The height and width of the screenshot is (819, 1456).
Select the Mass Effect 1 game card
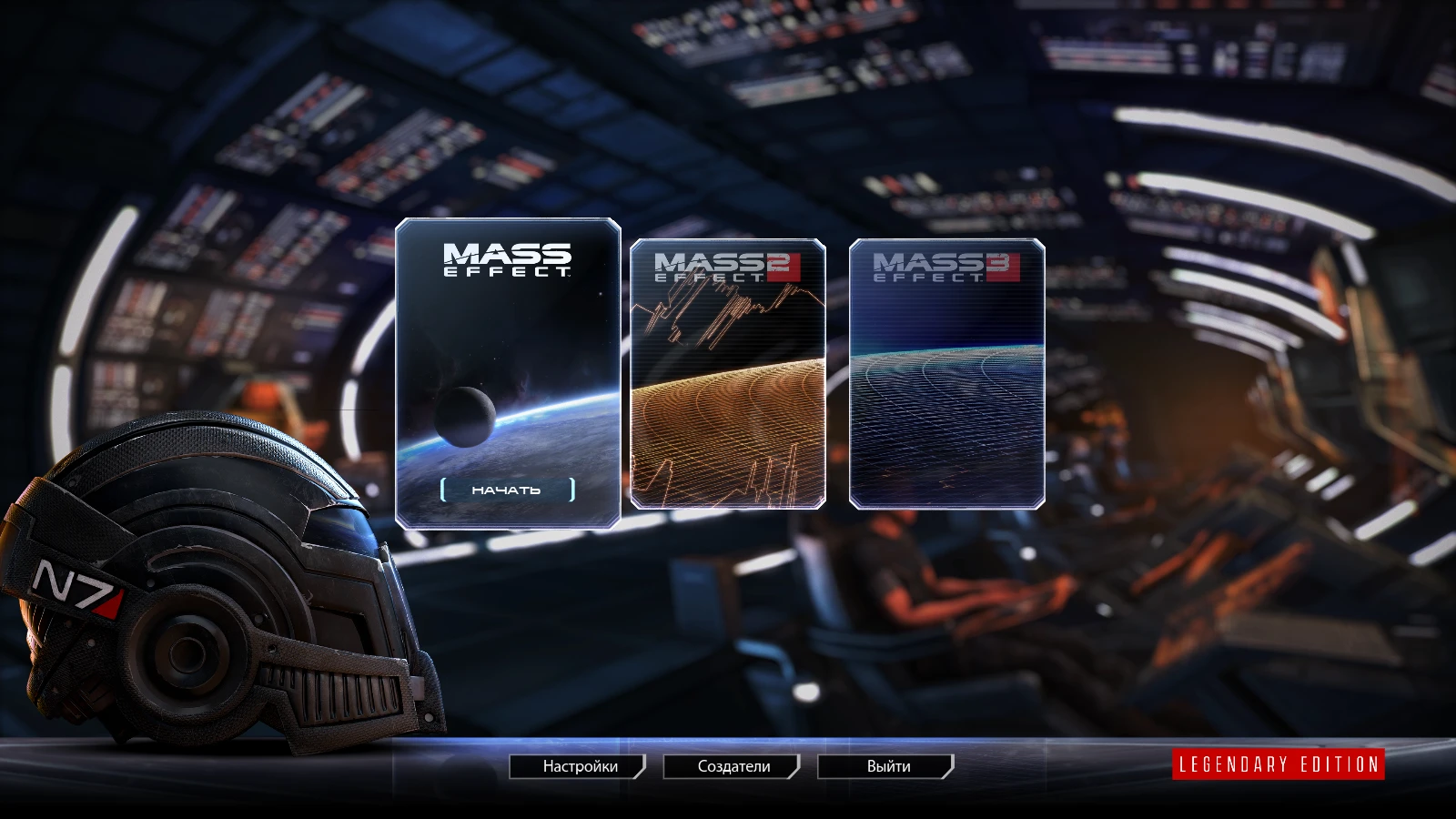tap(507, 371)
